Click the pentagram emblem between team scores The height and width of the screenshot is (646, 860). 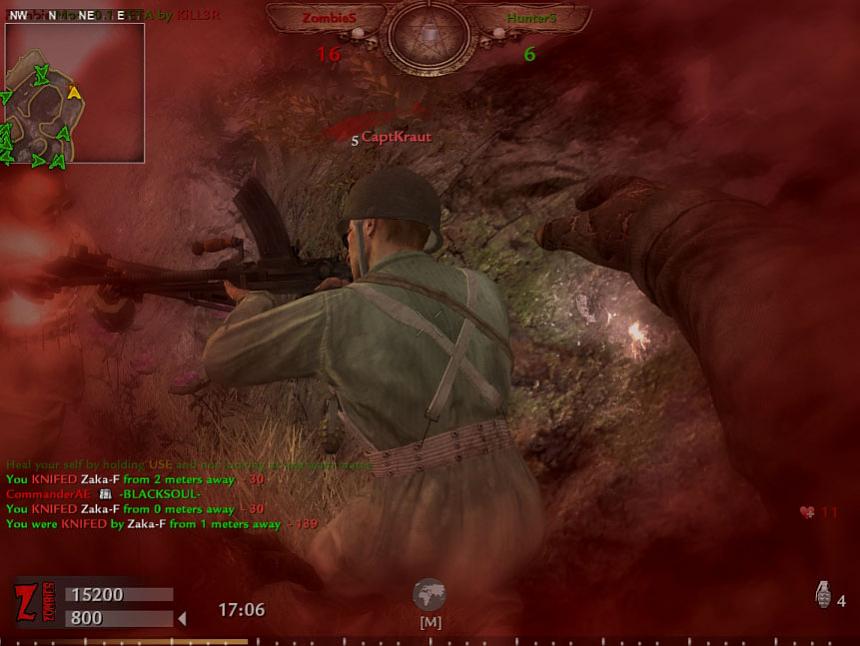[429, 36]
